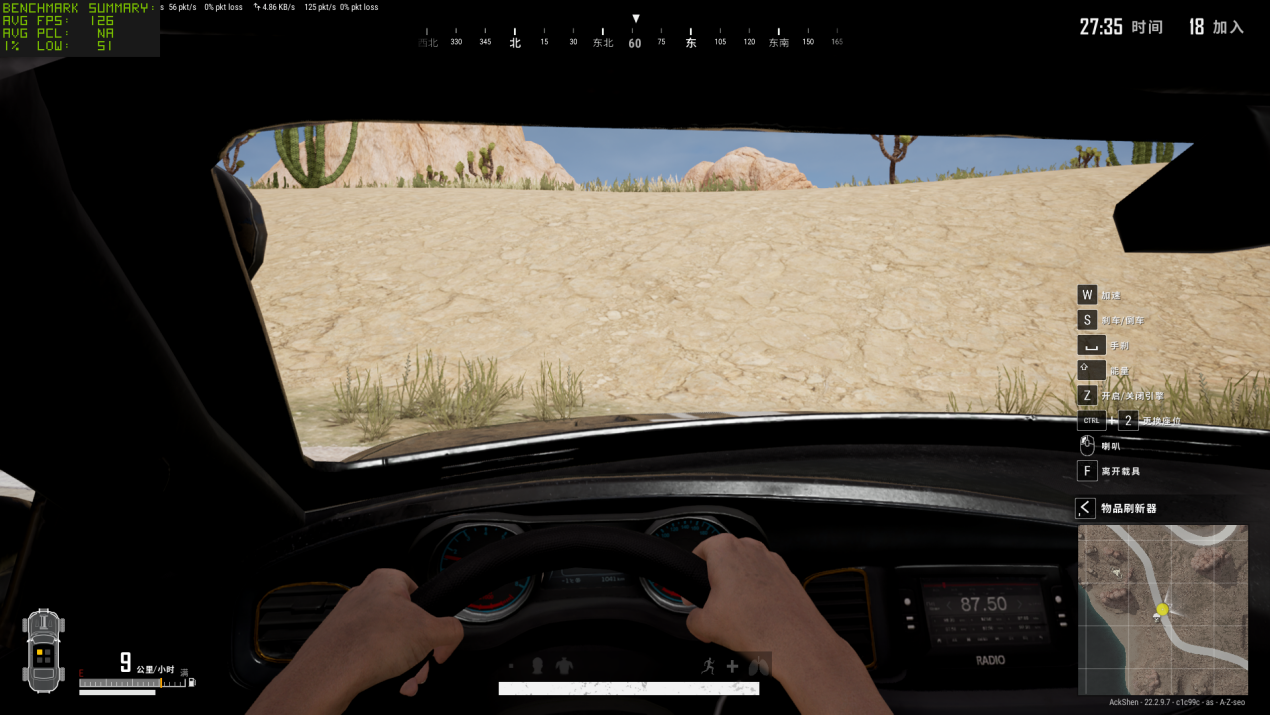Select the vehicle seat layout icon
The image size is (1270, 715).
pyautogui.click(x=44, y=651)
